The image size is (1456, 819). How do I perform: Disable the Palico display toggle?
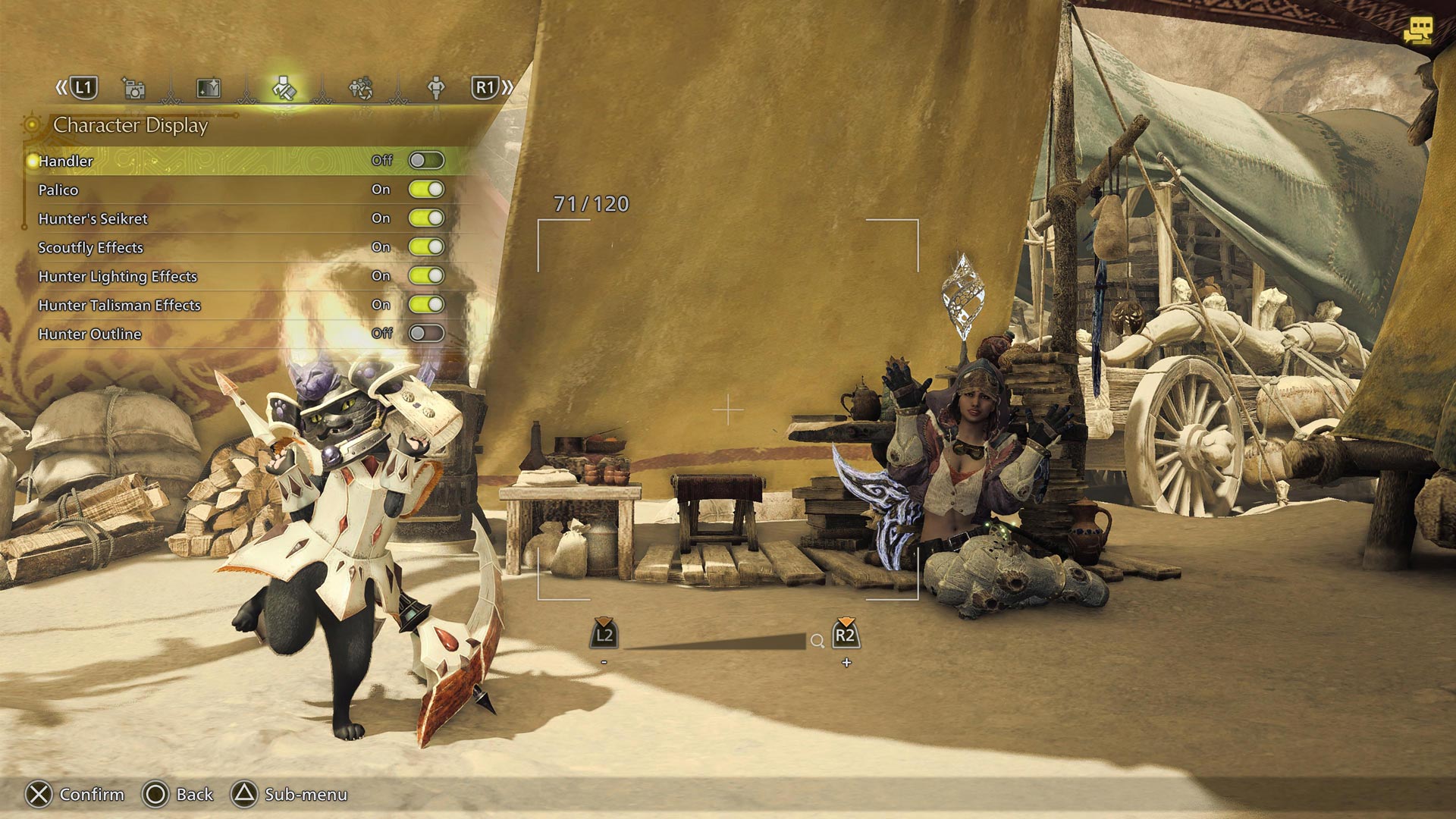click(x=428, y=189)
